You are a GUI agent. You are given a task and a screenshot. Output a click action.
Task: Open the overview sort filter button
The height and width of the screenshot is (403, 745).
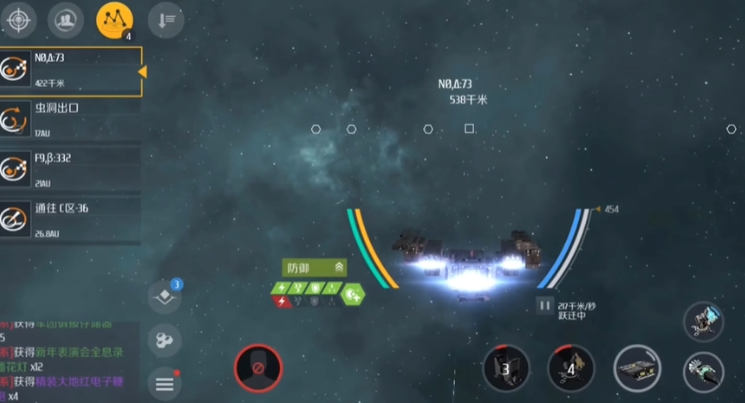coord(164,18)
